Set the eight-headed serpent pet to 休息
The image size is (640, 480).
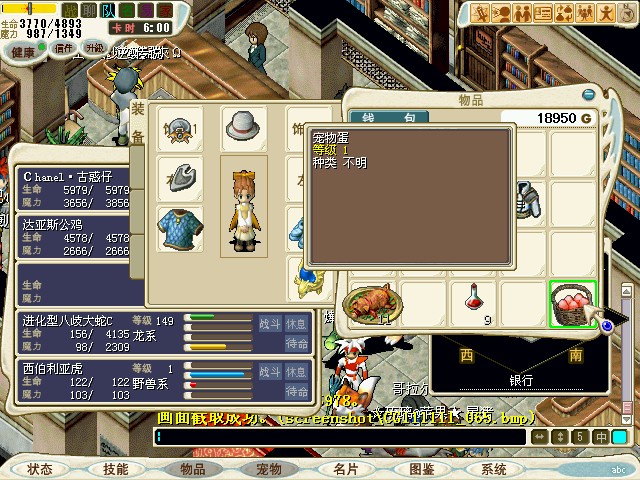pos(297,324)
